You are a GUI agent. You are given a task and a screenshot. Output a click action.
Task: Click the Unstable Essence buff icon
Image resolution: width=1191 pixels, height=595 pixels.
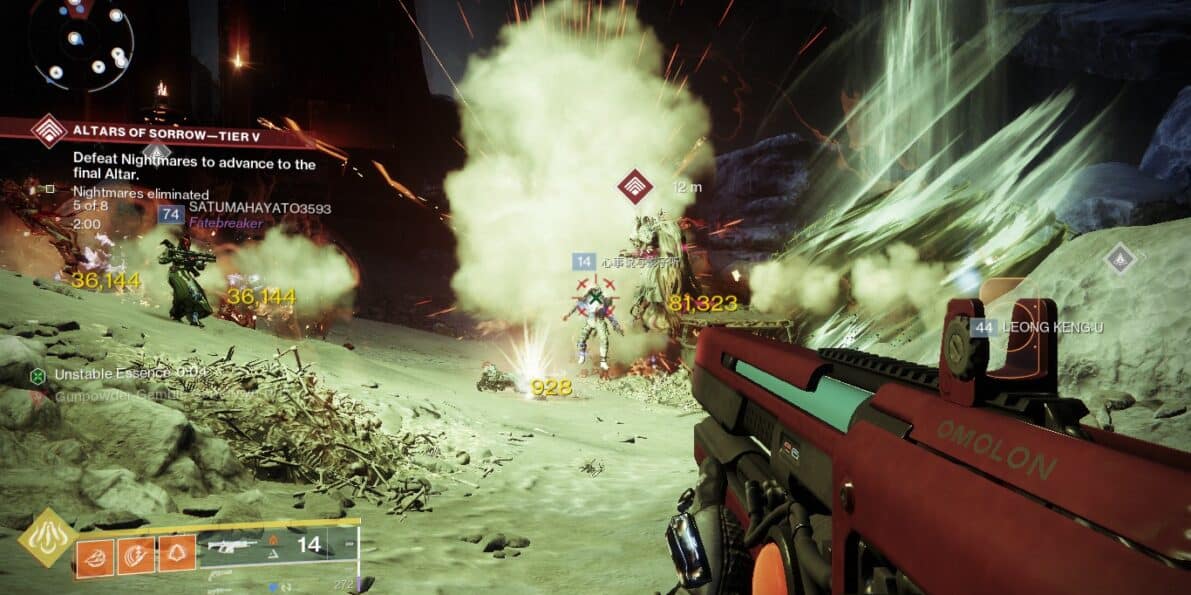pos(37,376)
